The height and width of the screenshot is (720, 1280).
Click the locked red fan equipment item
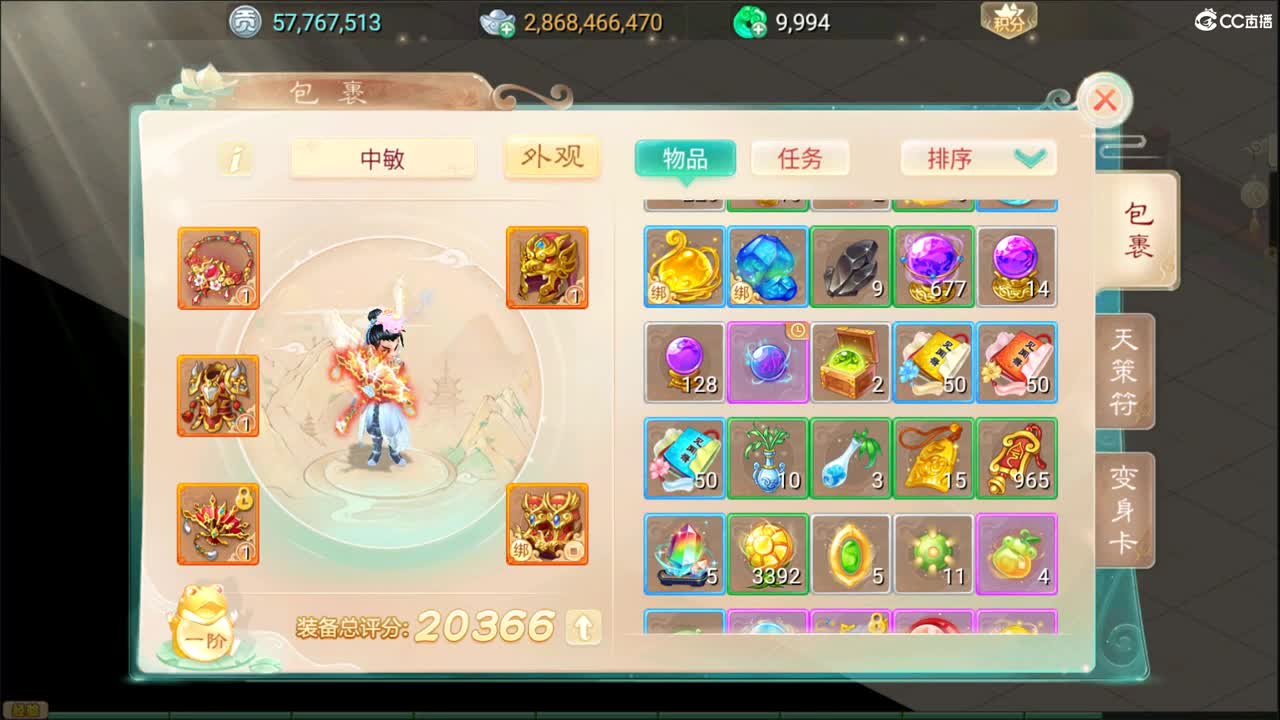[x=218, y=523]
